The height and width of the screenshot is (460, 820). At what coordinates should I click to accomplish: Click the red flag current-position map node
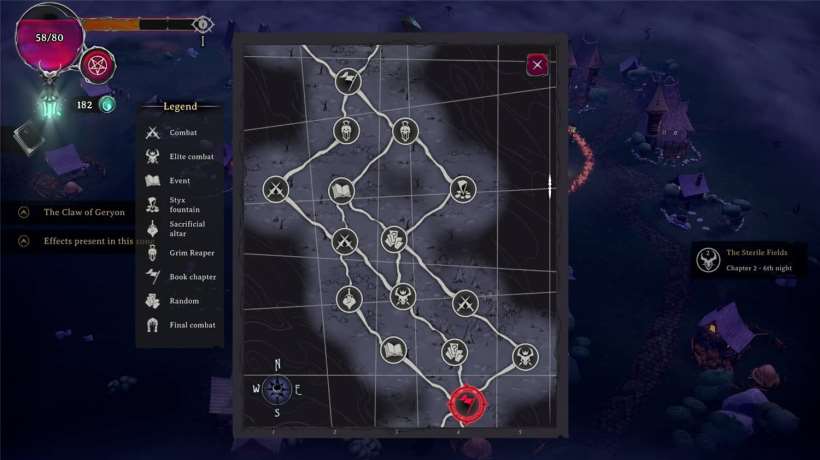(x=467, y=404)
